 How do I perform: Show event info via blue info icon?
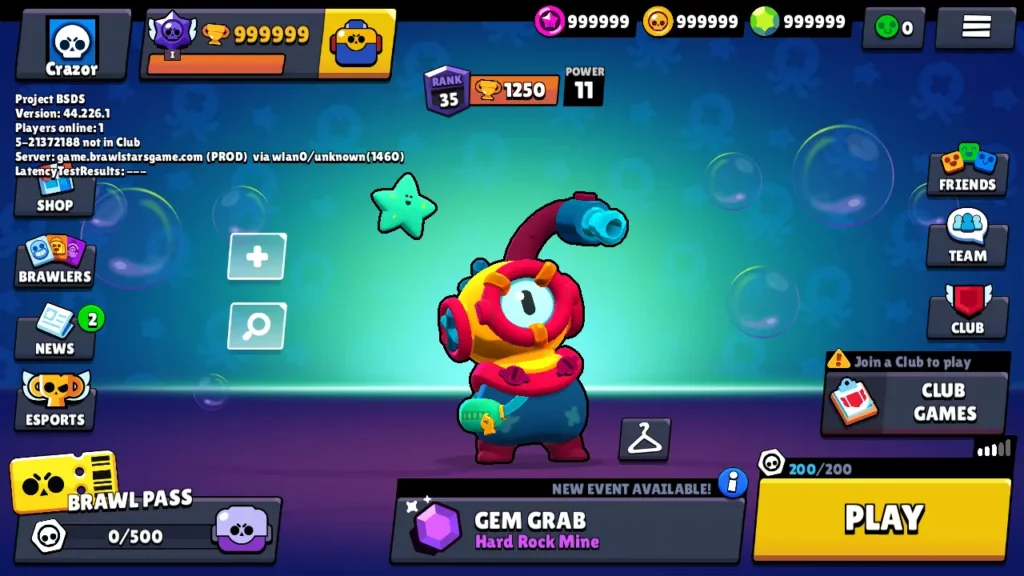(x=733, y=483)
